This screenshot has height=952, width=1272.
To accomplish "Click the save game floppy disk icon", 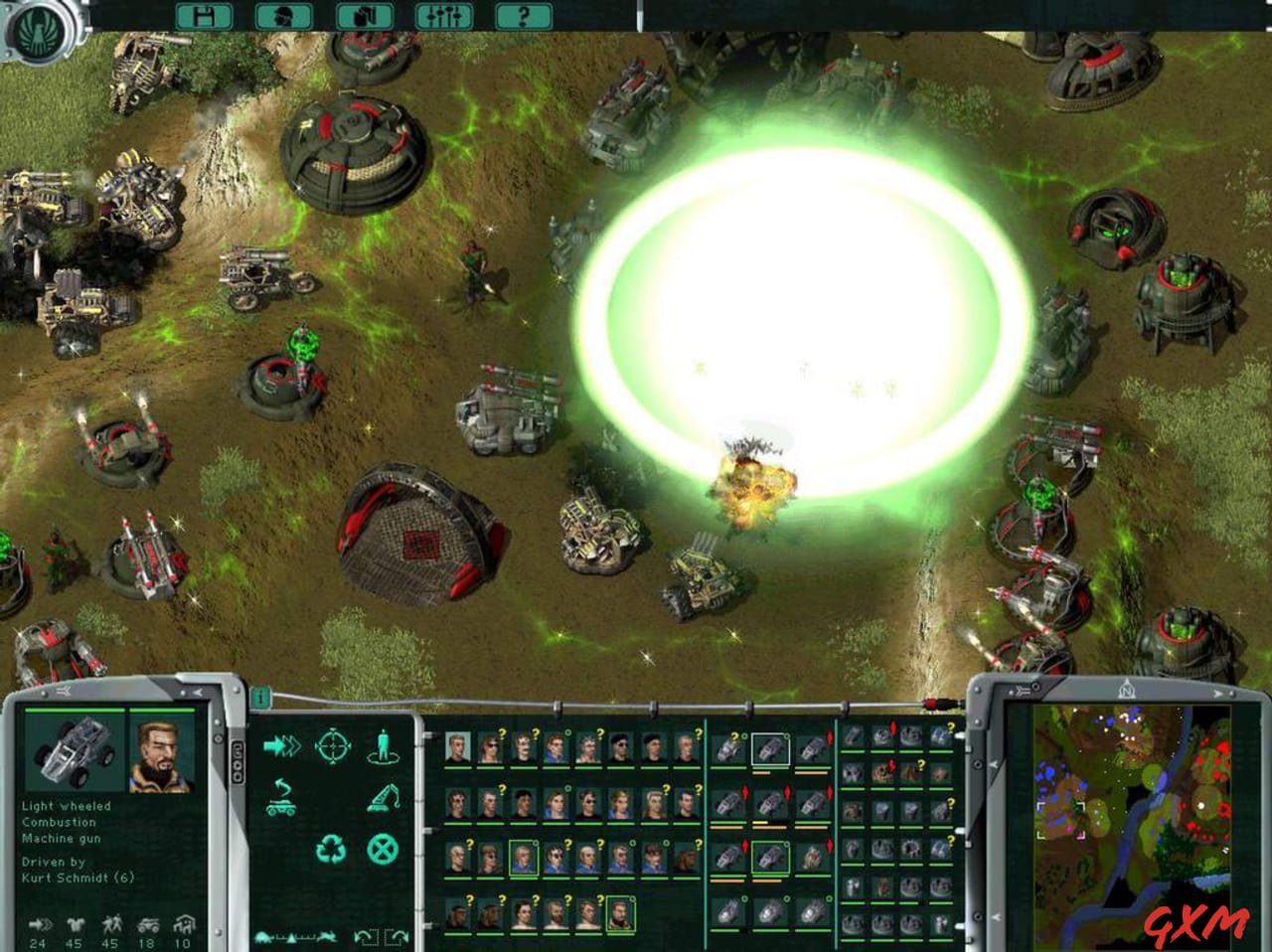I will pyautogui.click(x=204, y=16).
